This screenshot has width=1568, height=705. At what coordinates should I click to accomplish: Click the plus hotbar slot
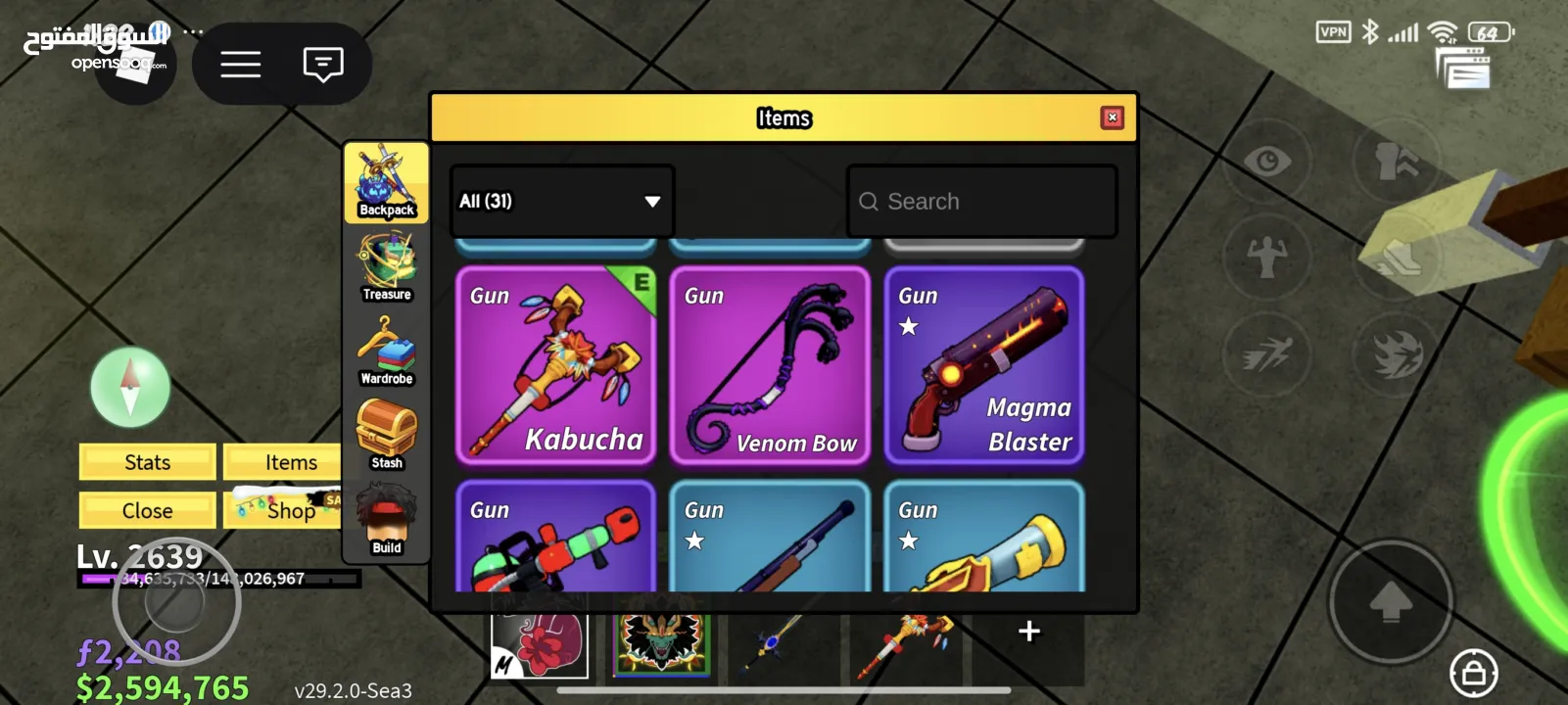(x=1028, y=632)
